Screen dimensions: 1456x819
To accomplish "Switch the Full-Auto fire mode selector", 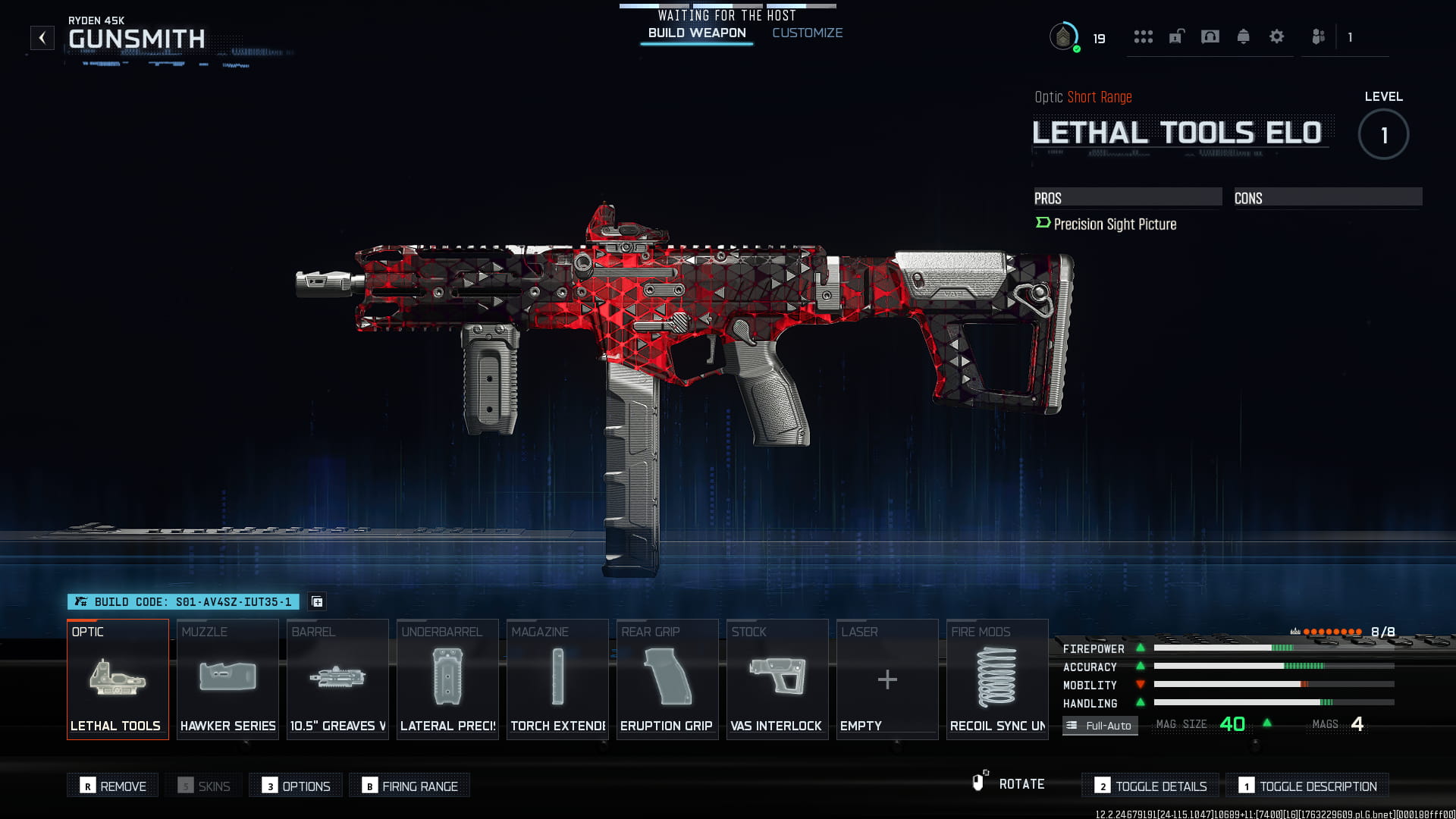I will point(1100,726).
